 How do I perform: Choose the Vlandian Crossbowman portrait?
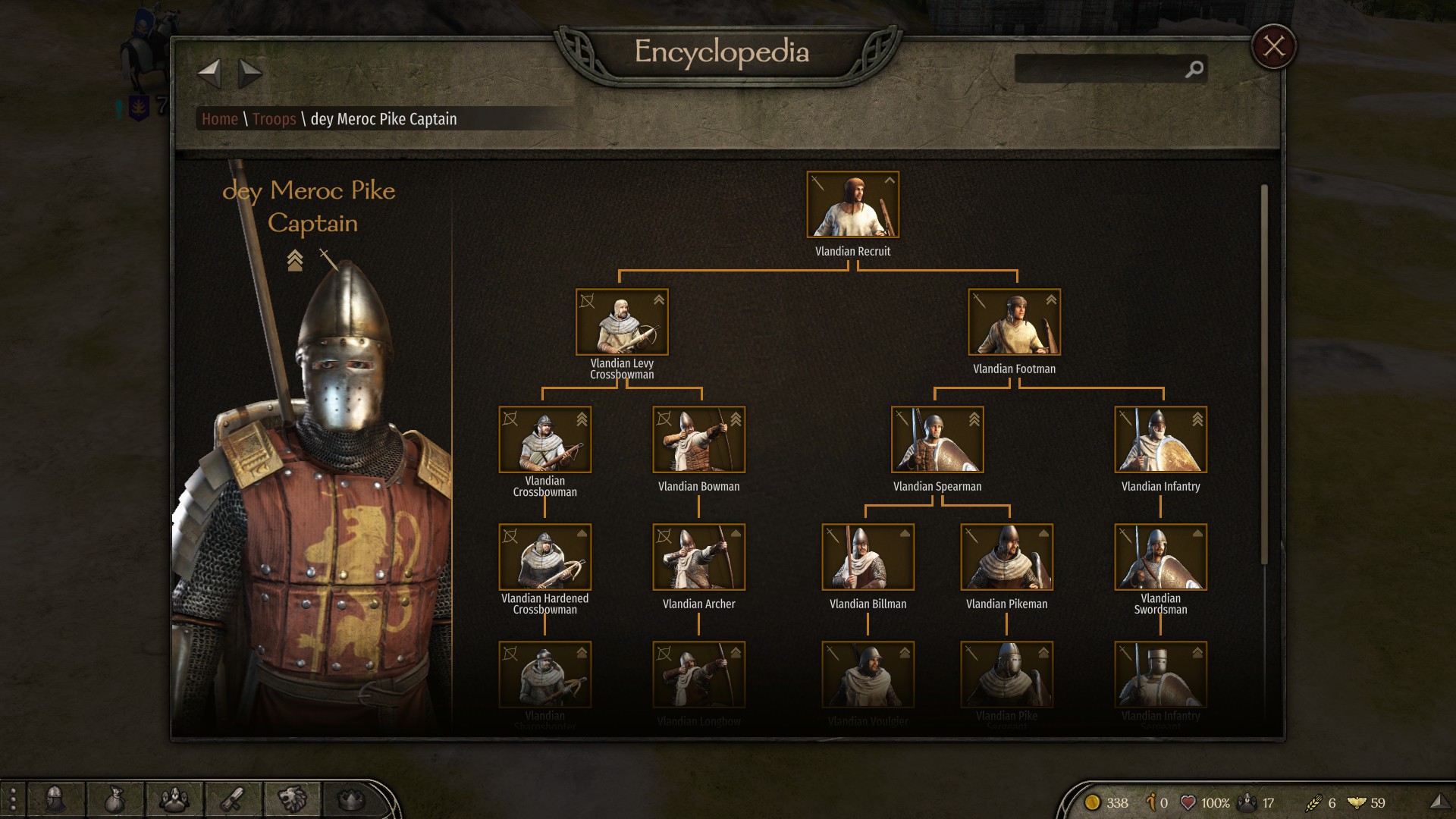[x=544, y=440]
